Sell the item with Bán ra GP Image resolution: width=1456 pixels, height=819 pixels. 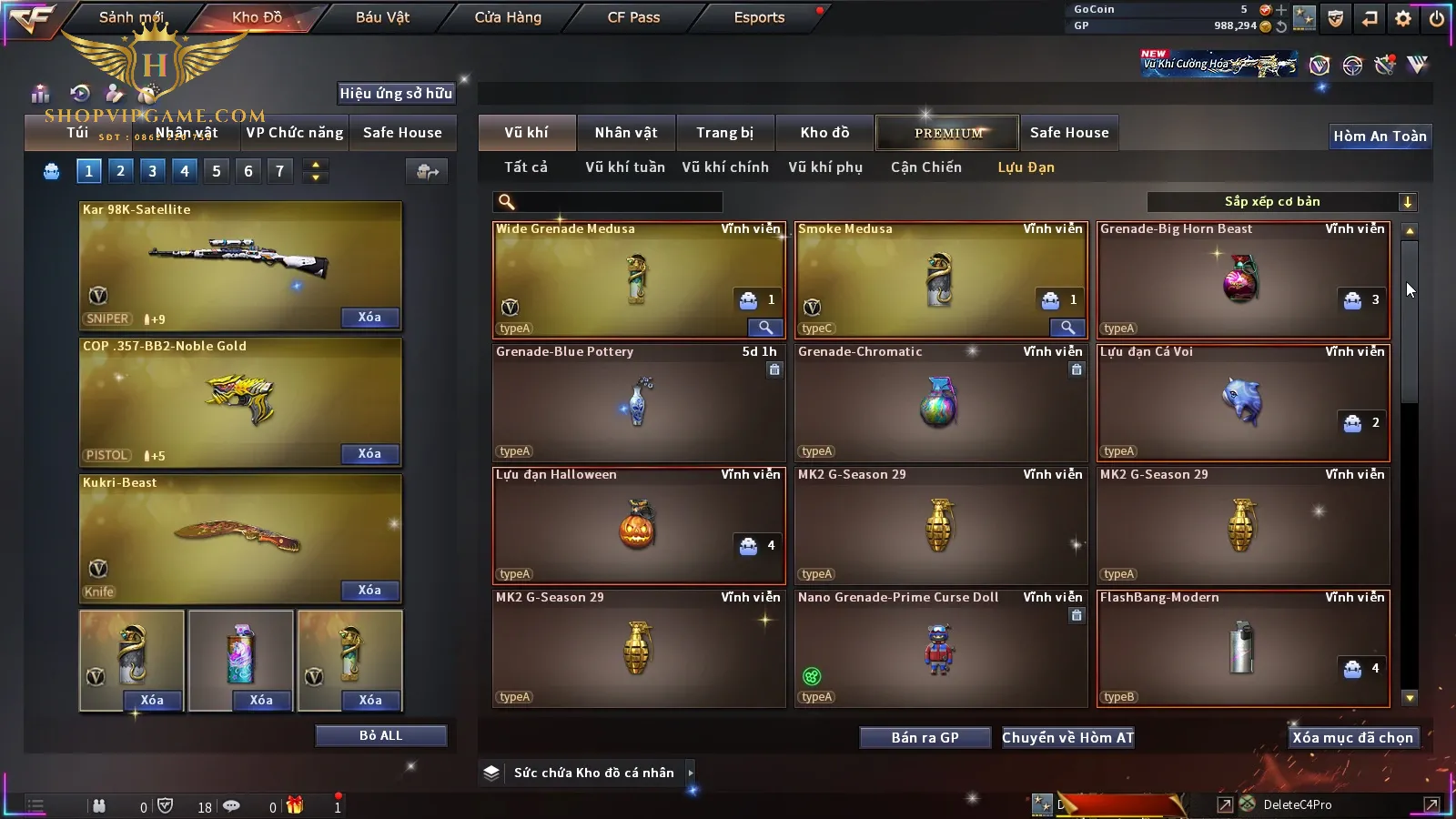[x=925, y=738]
